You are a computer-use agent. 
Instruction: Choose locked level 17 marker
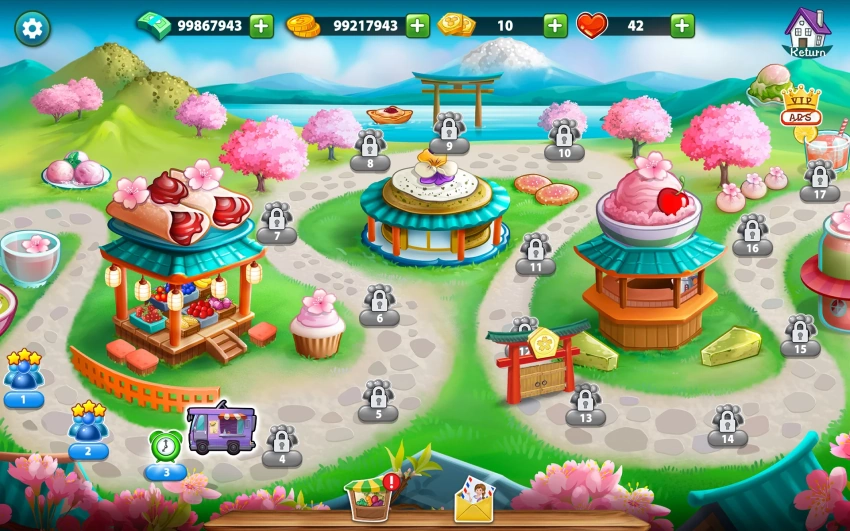point(819,180)
